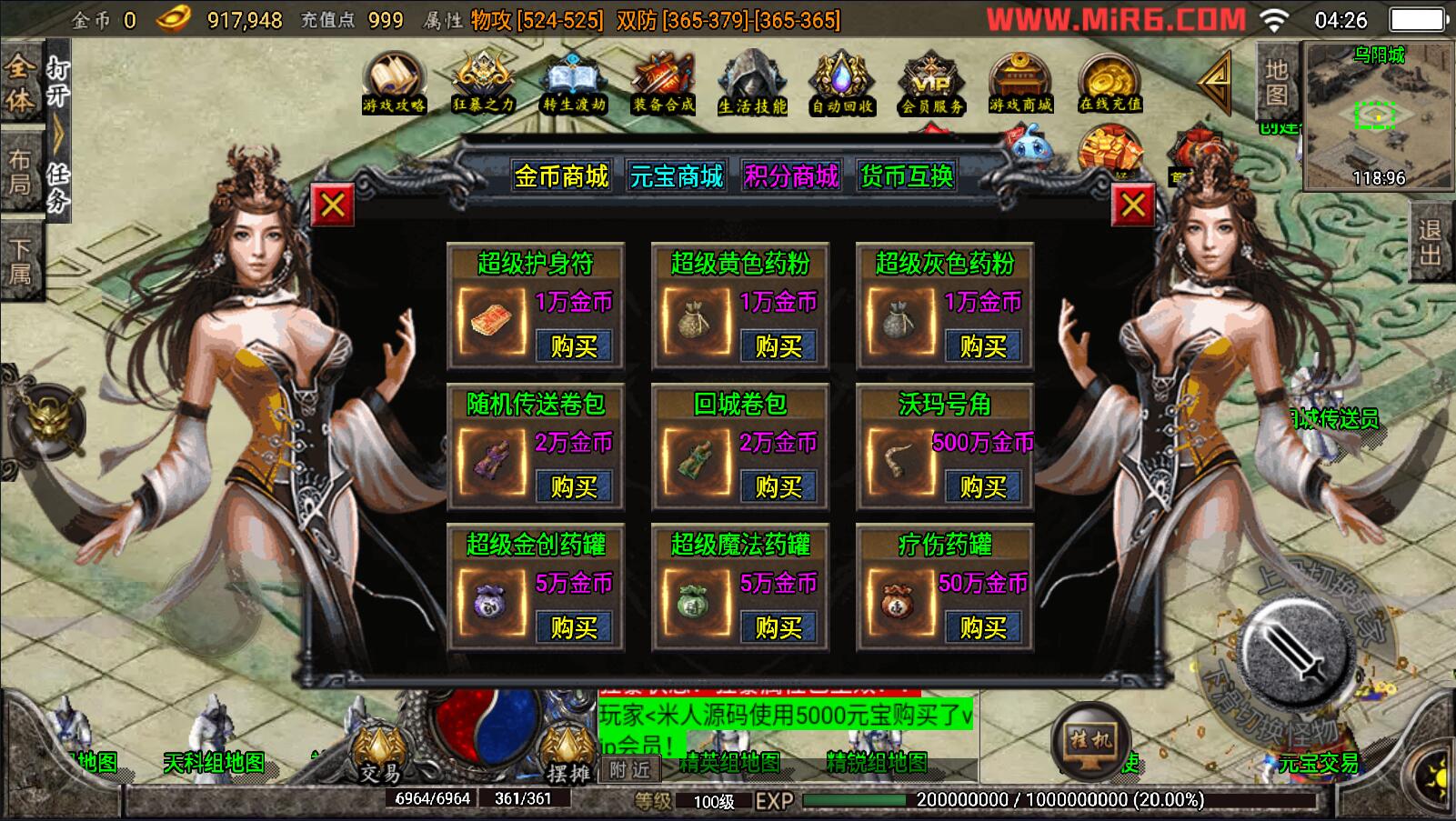Buy the 疗伤药罐 for 50万金币
This screenshot has width=1456, height=821.
coord(982,627)
